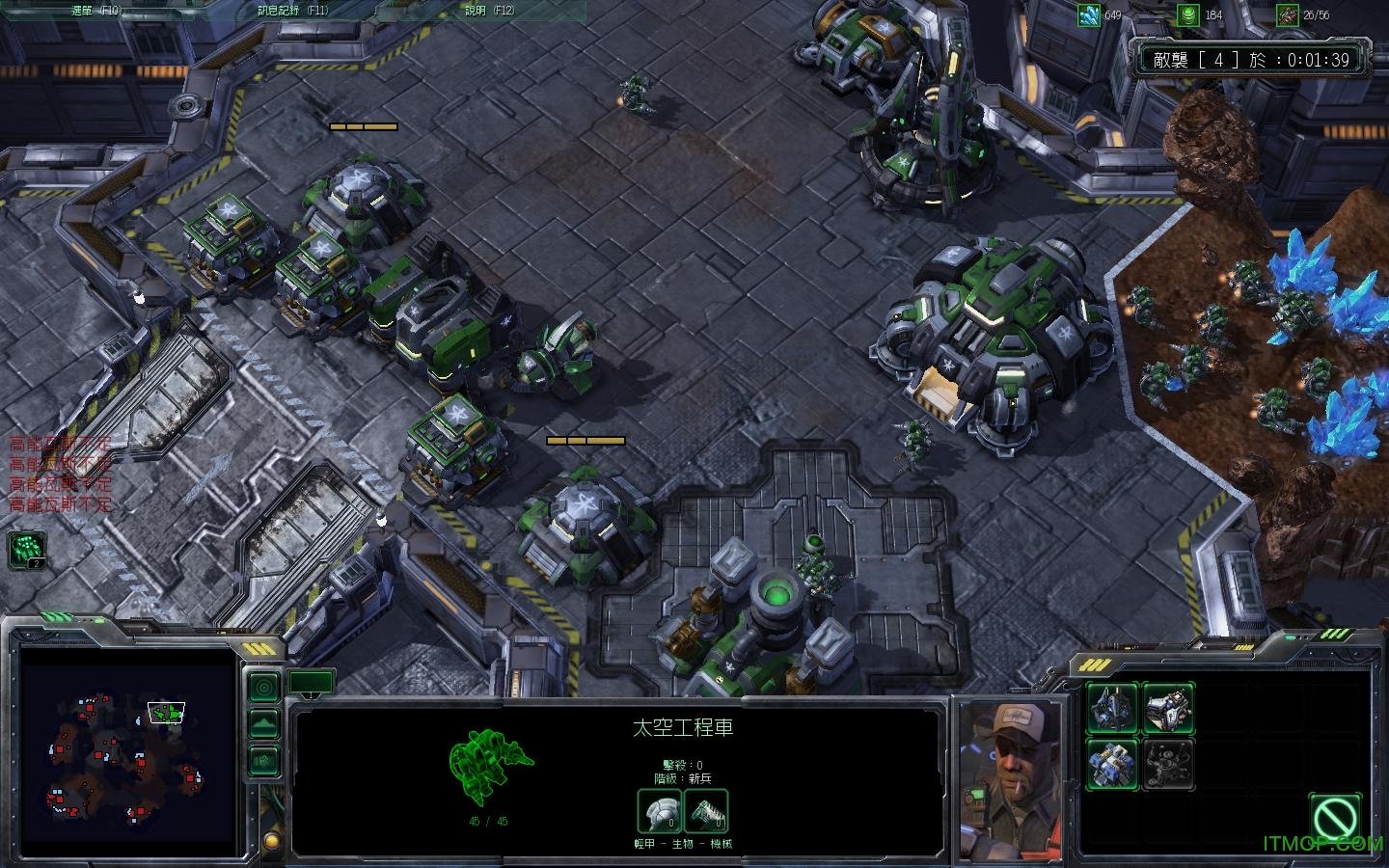Toggle the minimap terrain view button
Image resolution: width=1389 pixels, height=868 pixels.
point(263,723)
